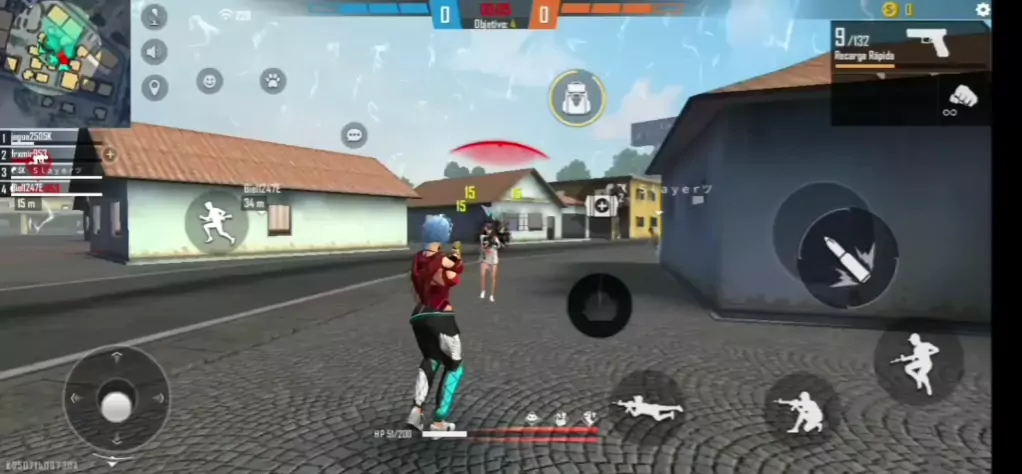Open the backpack inventory
The height and width of the screenshot is (474, 1022).
click(x=576, y=97)
